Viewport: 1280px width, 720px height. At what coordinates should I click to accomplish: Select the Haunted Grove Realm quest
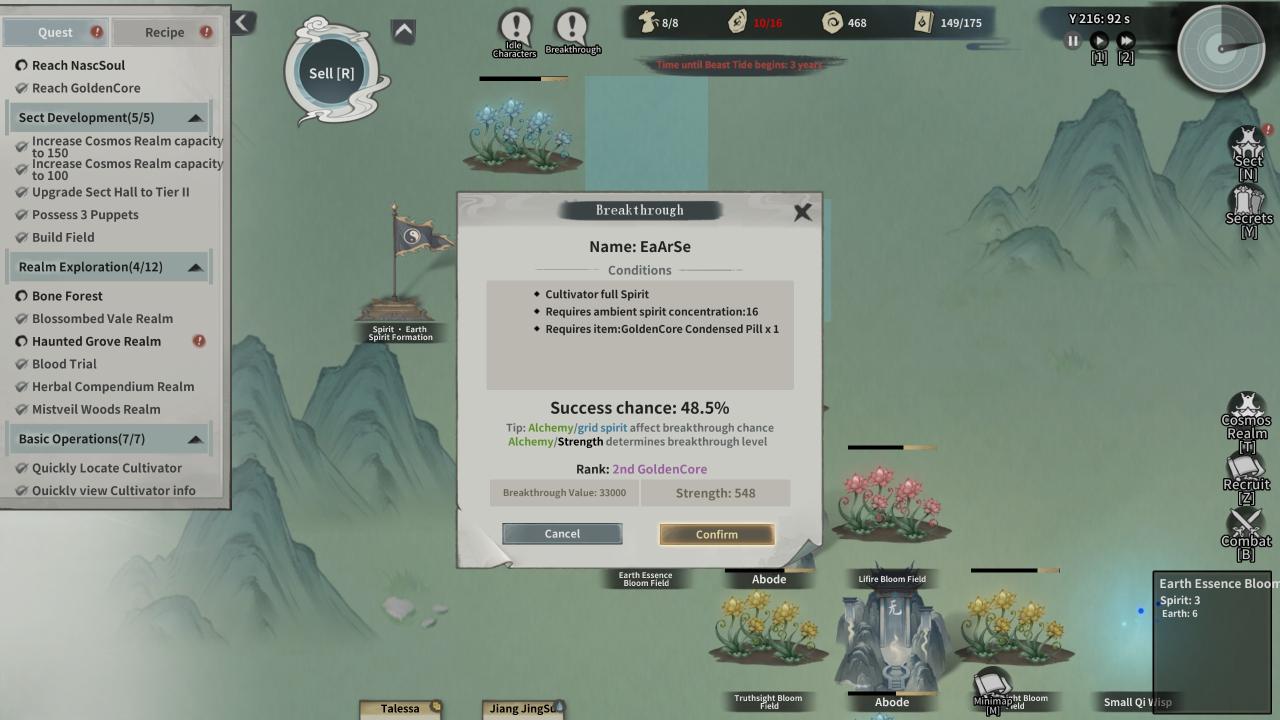(96, 341)
